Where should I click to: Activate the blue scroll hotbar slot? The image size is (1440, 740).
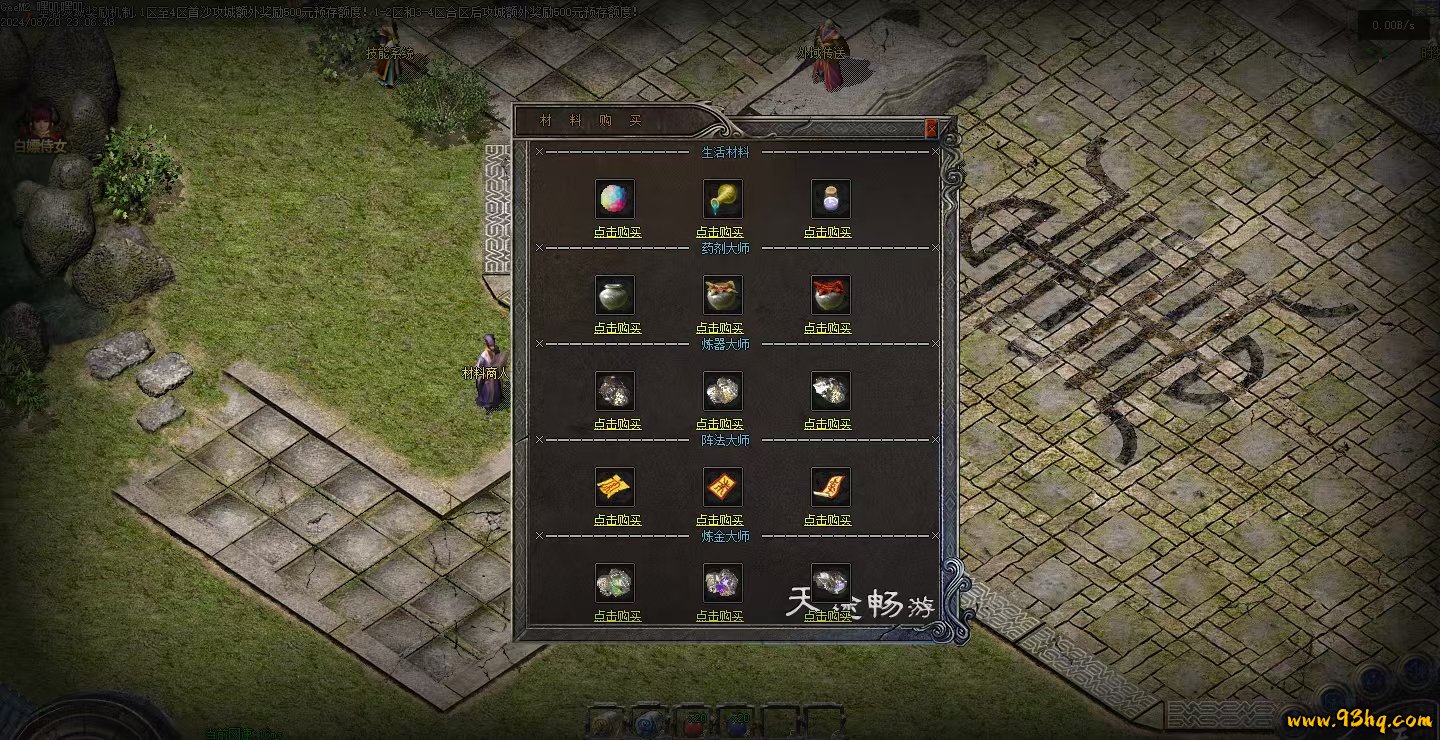click(x=649, y=722)
